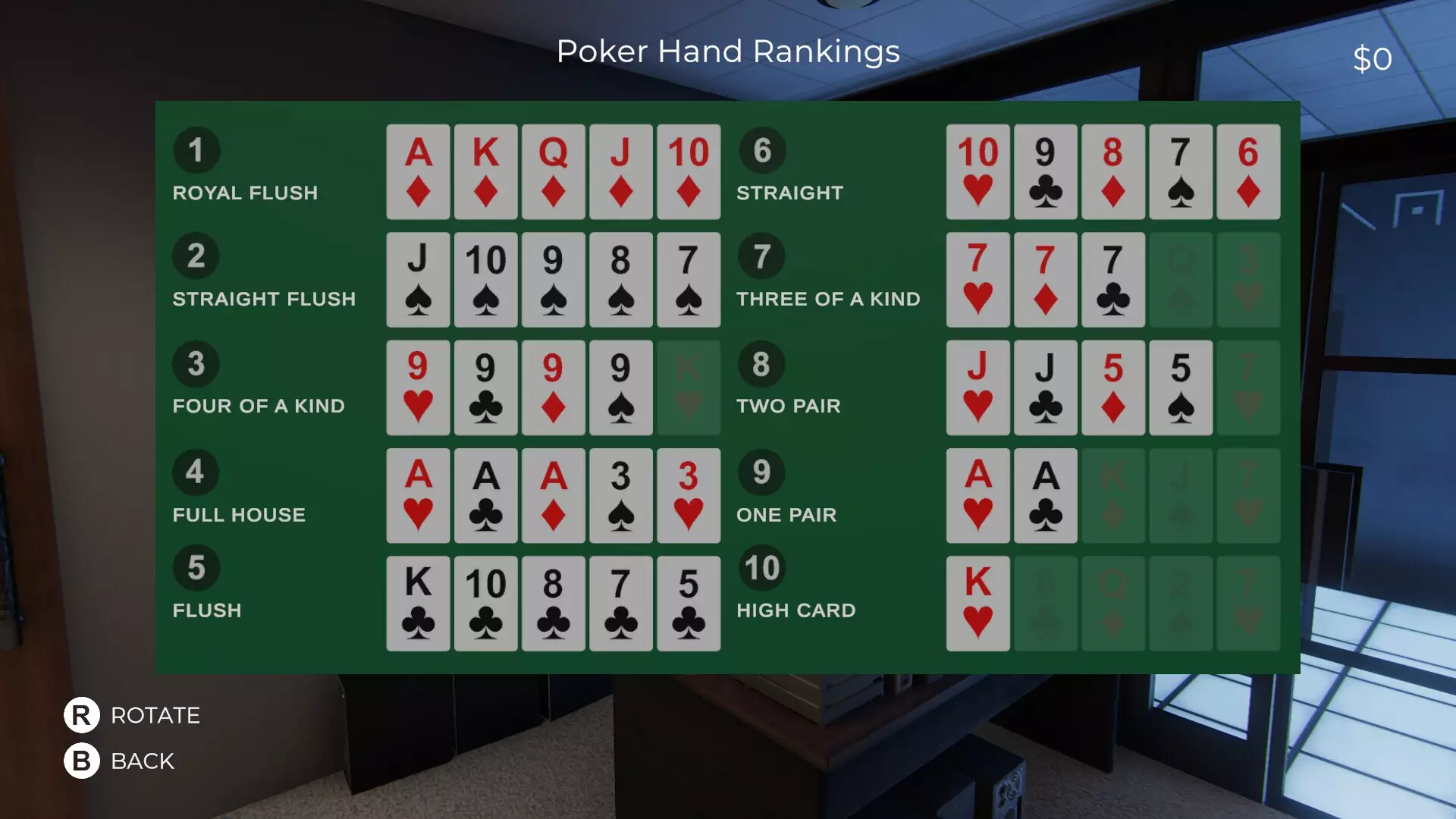Select the 9 of Diamonds in Four of a Kind
This screenshot has height=819, width=1456.
[553, 387]
